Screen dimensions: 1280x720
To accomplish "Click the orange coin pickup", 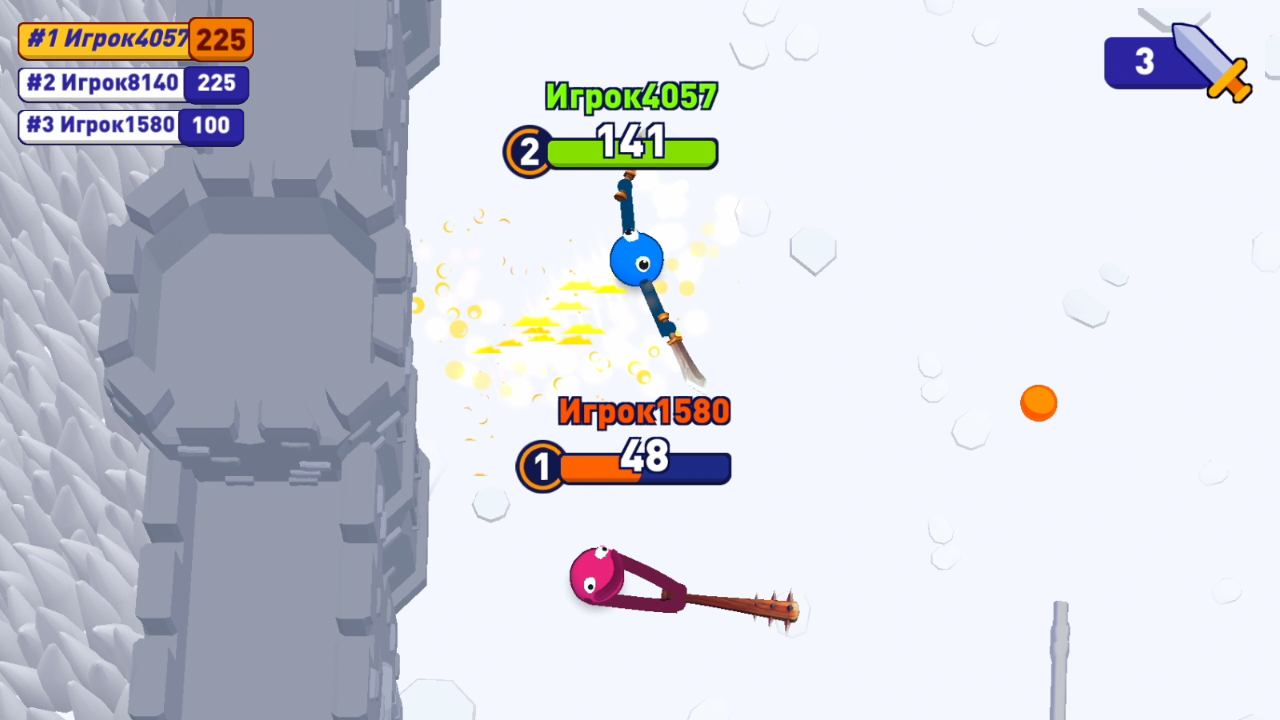I will click(x=1038, y=402).
